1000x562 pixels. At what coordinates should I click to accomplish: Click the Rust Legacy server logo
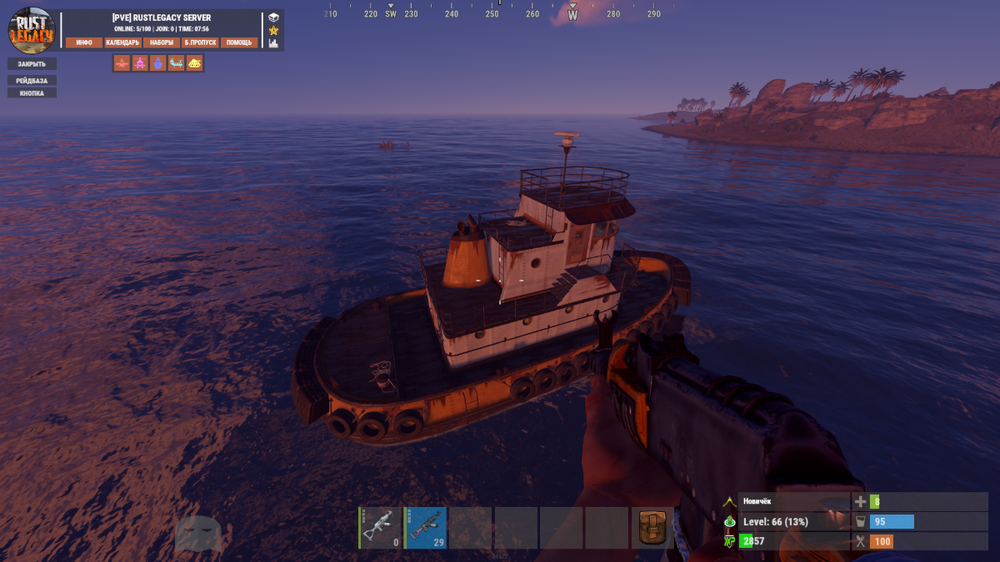pos(32,30)
